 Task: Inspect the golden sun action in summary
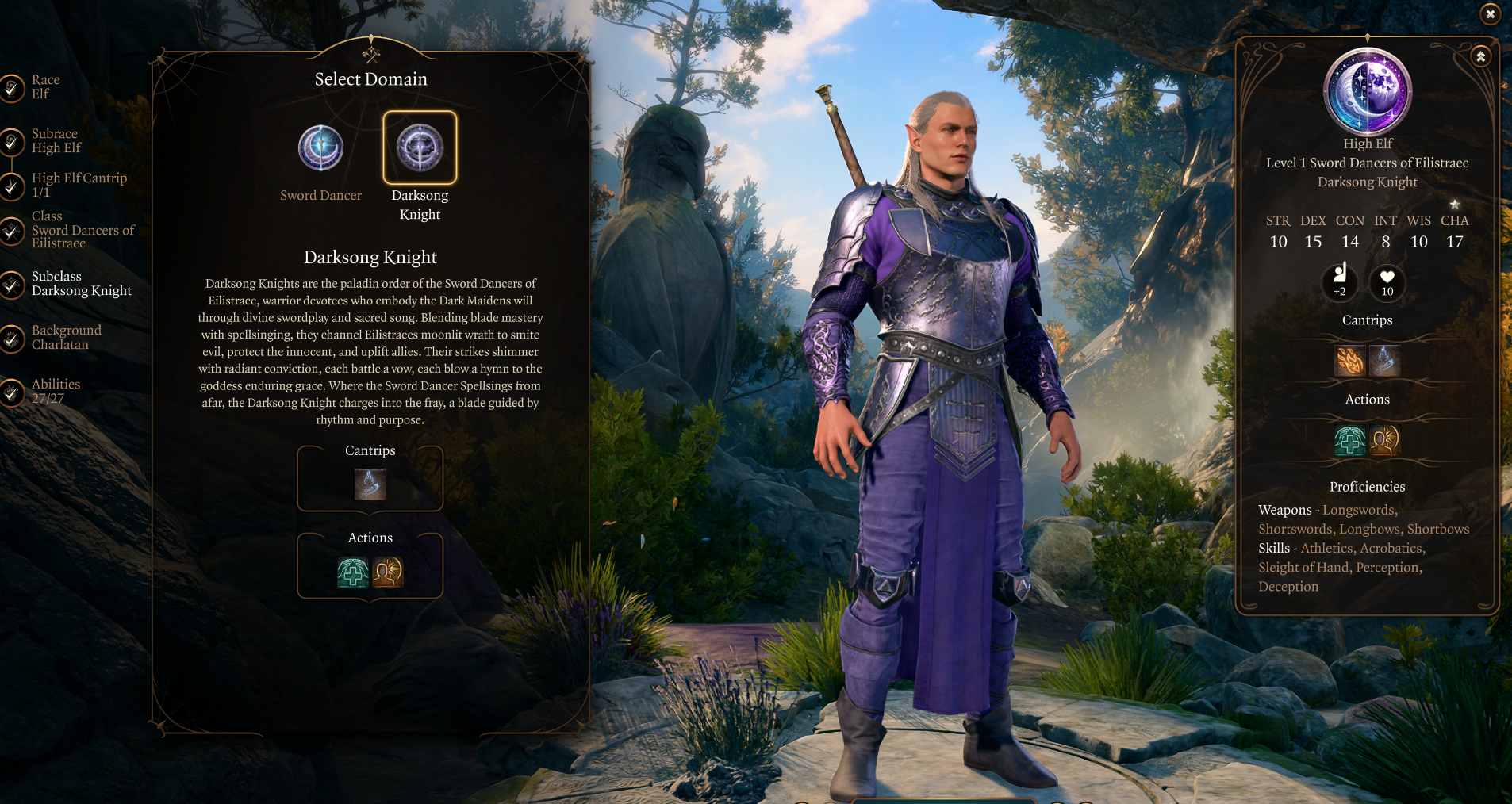tap(1385, 440)
